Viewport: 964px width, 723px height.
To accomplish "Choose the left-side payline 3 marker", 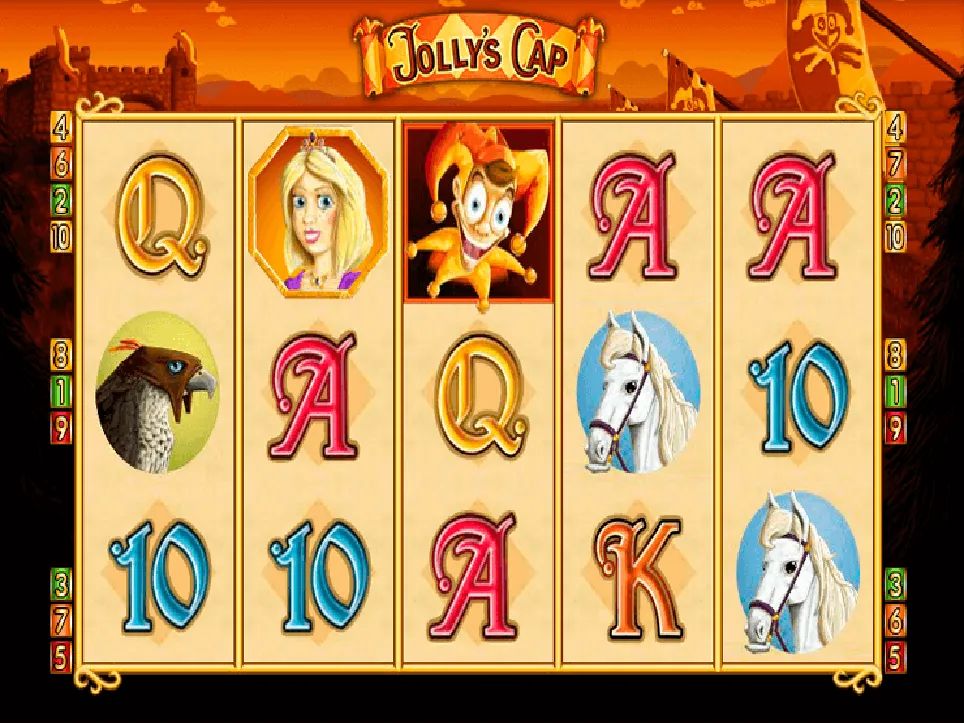I will pyautogui.click(x=62, y=583).
